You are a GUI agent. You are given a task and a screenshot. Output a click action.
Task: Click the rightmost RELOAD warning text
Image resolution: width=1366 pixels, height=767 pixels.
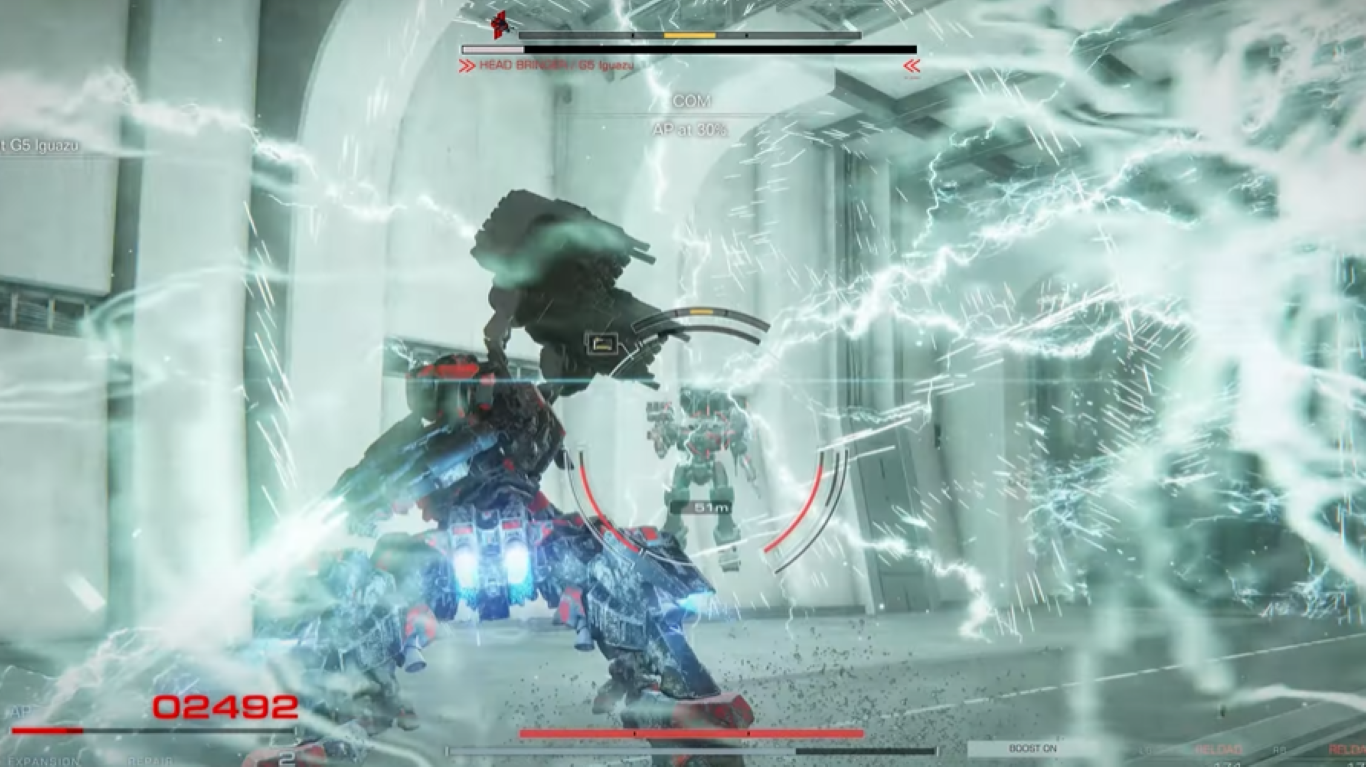[x=1347, y=748]
